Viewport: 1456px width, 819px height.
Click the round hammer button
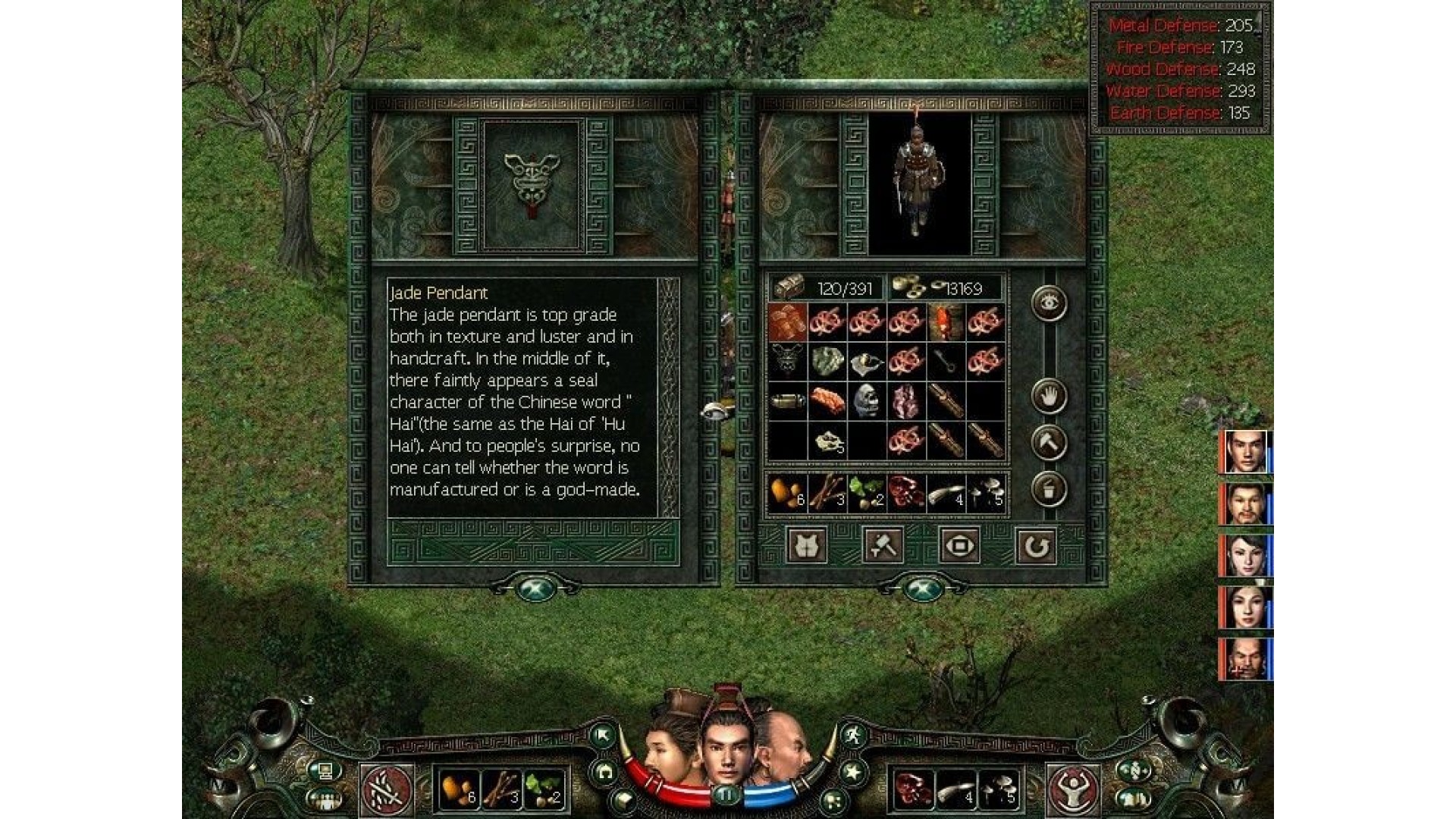pos(1050,443)
